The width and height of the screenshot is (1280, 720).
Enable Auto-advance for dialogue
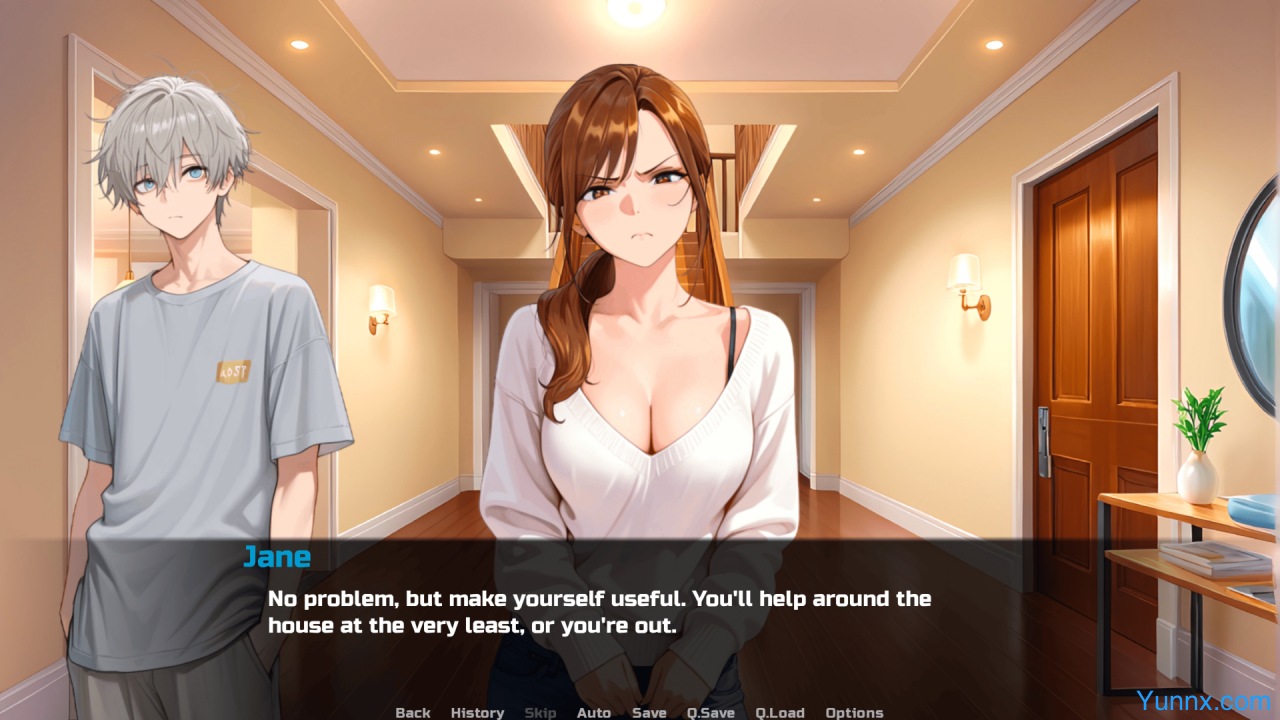[x=593, y=712]
